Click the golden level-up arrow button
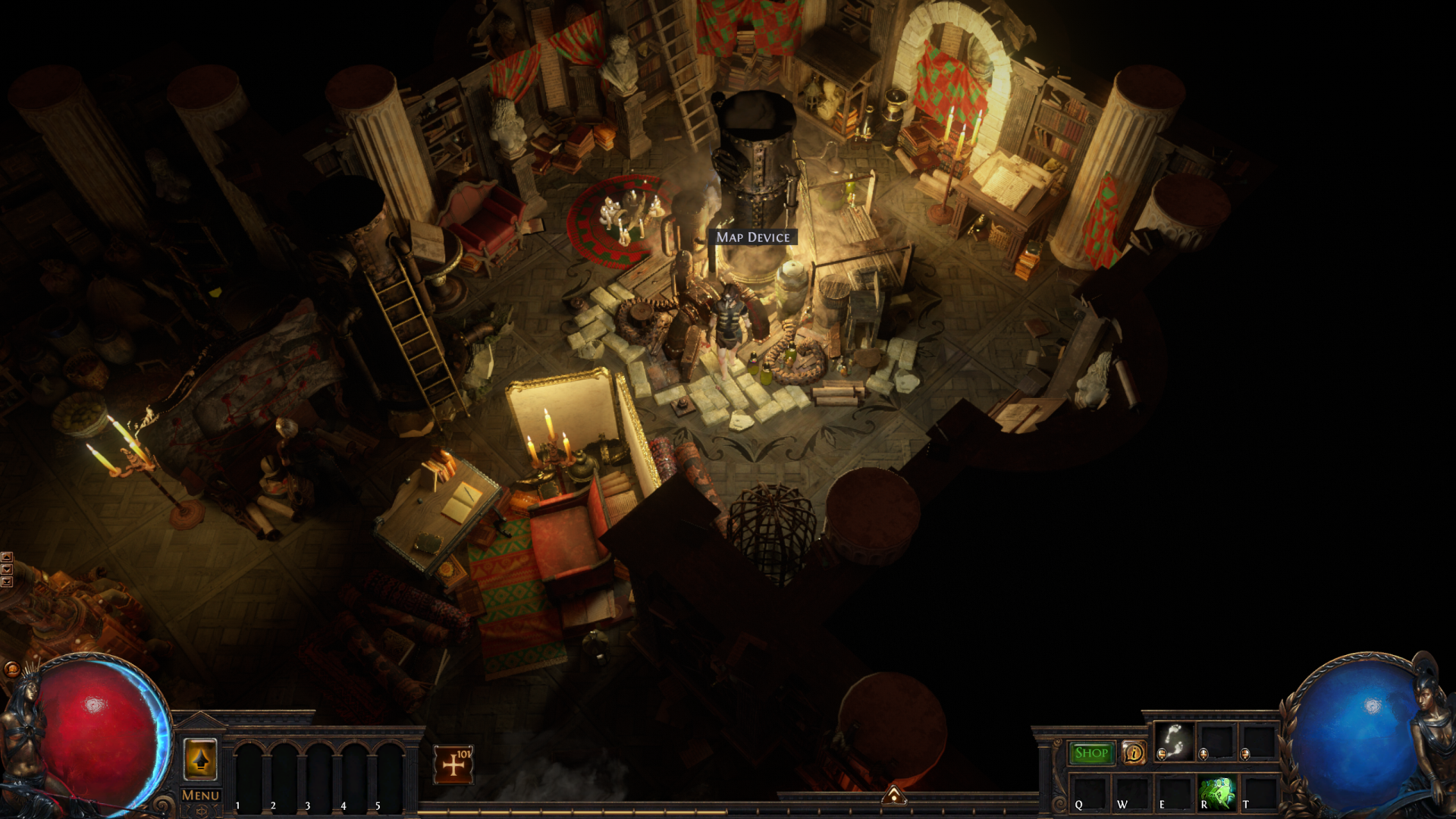The image size is (1456, 819). pos(200,759)
